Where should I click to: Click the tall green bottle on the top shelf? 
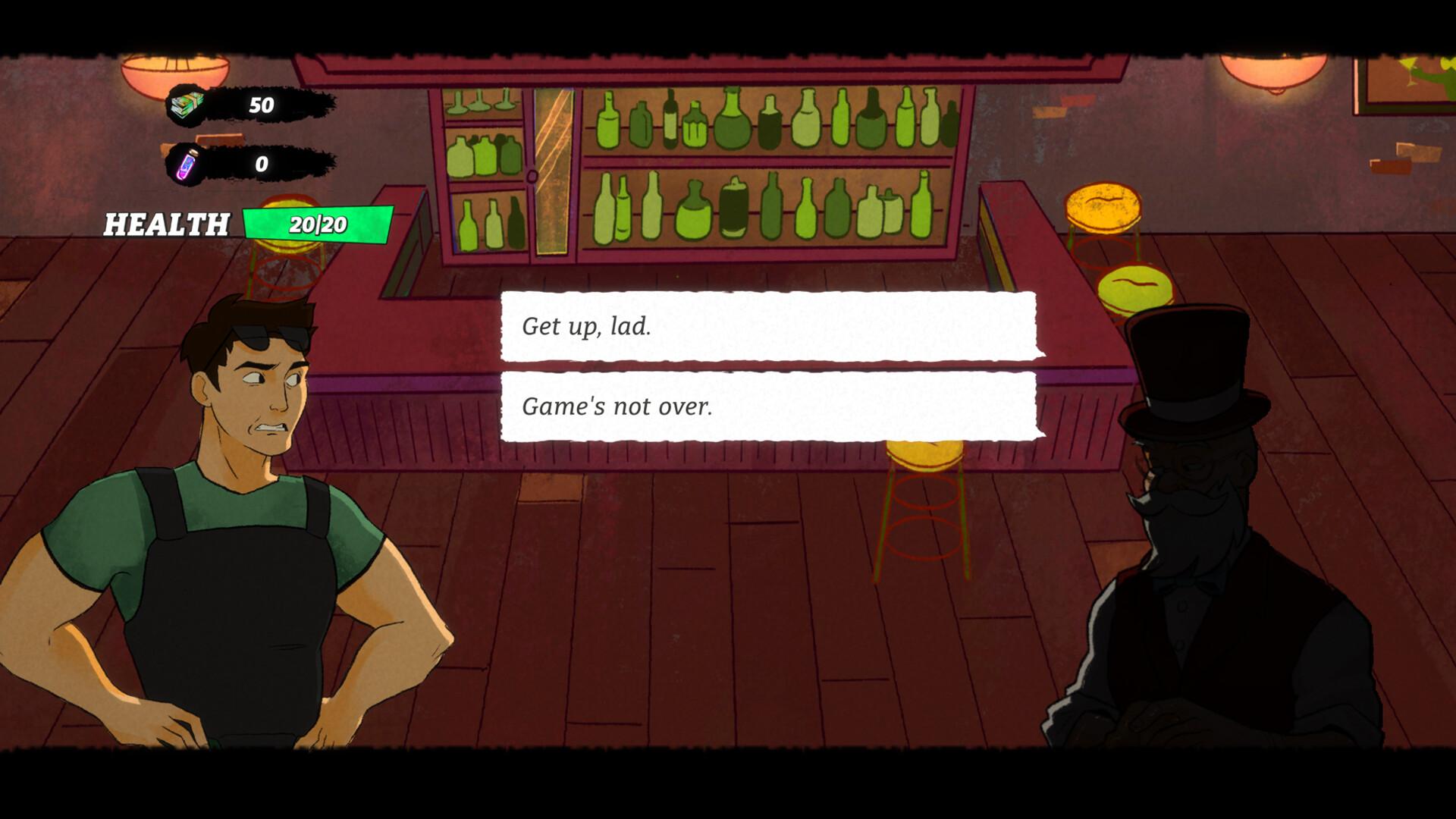point(733,118)
